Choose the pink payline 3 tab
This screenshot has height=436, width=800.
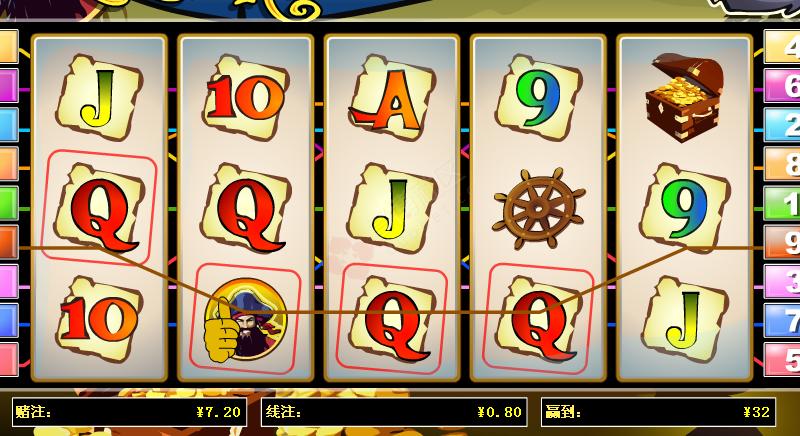pyautogui.click(x=783, y=280)
